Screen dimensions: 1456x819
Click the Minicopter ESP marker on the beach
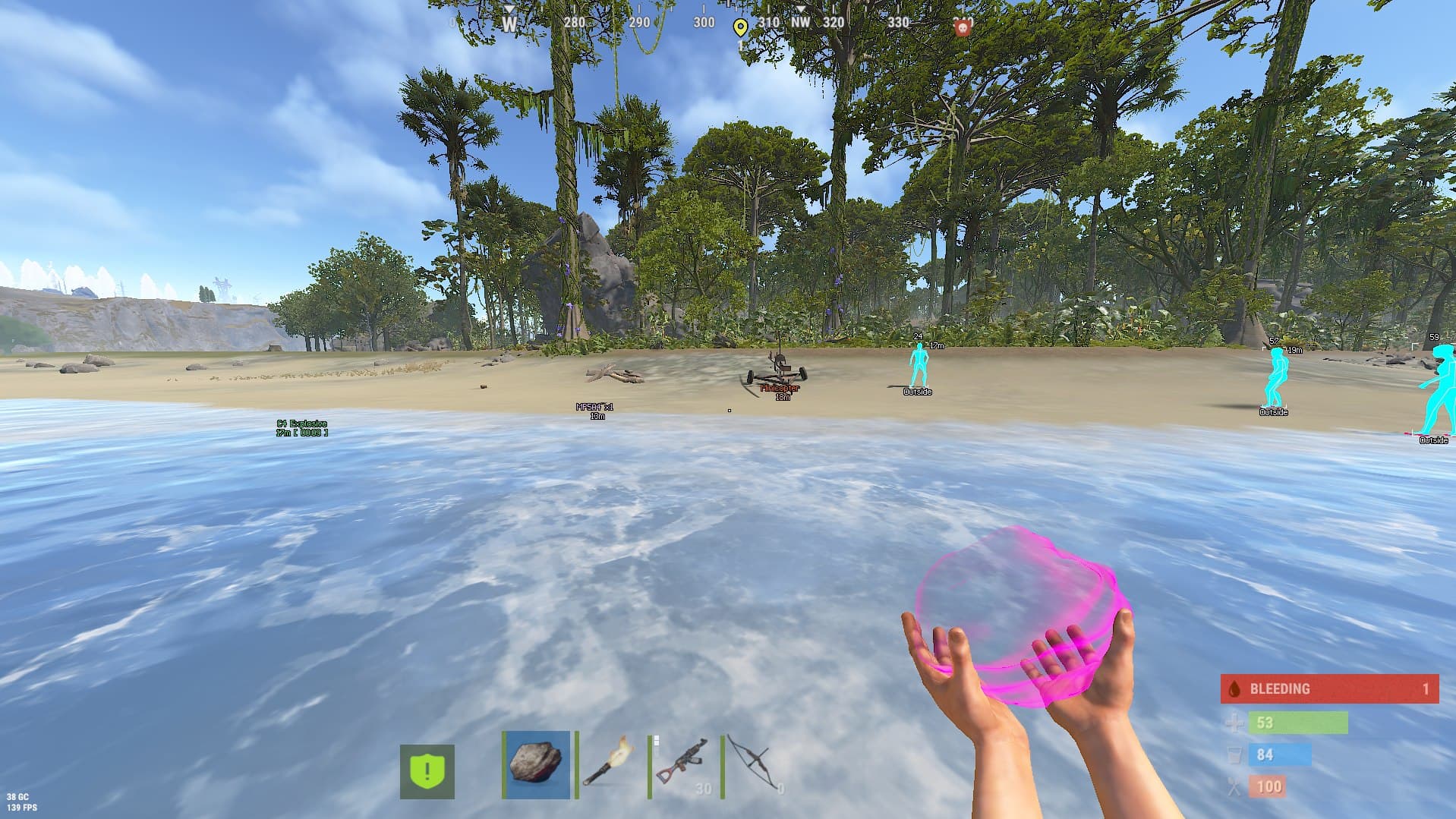pos(780,389)
